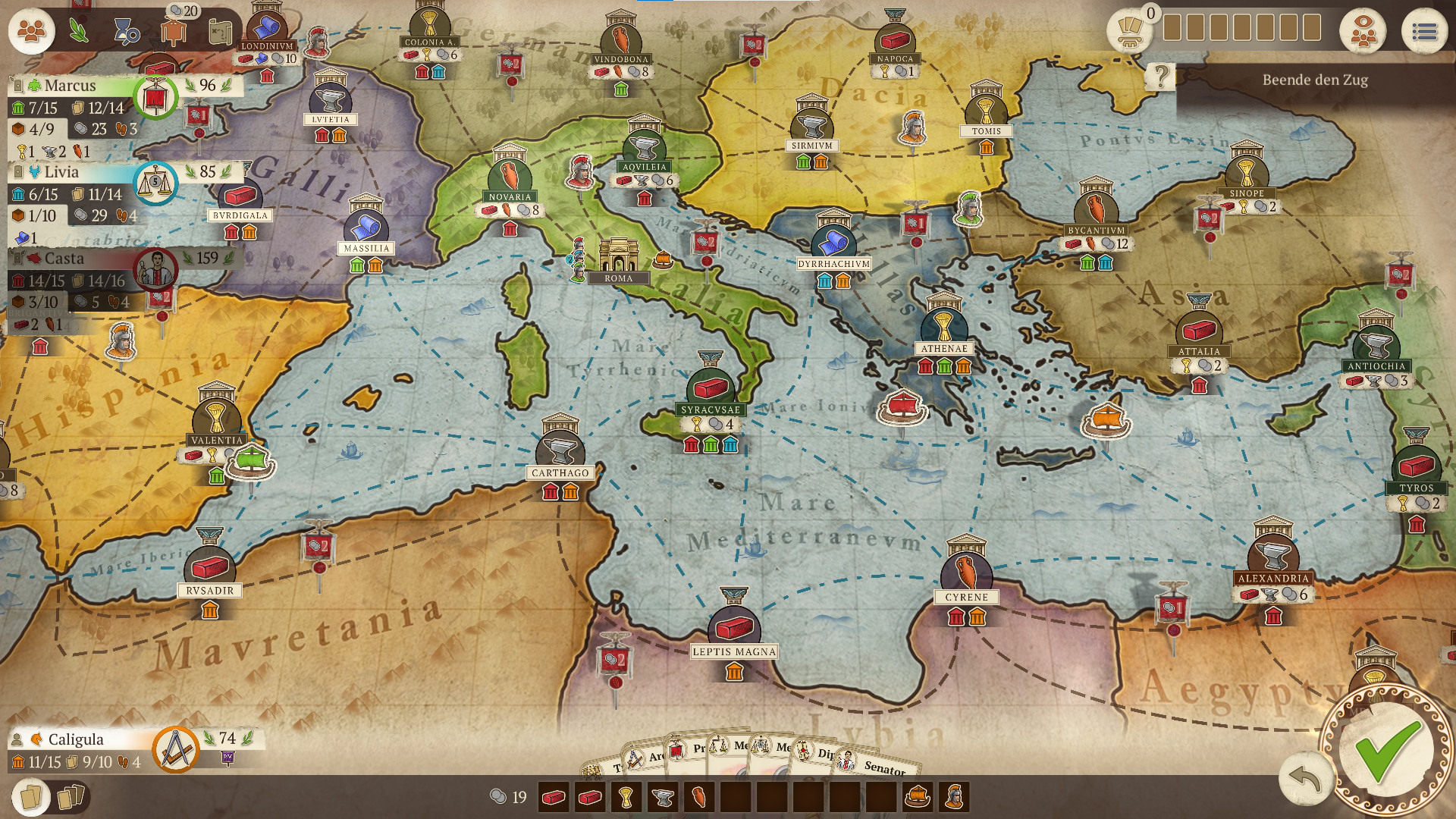The height and width of the screenshot is (819, 1456).
Task: Show the laurel victory points overview
Action: point(78,30)
